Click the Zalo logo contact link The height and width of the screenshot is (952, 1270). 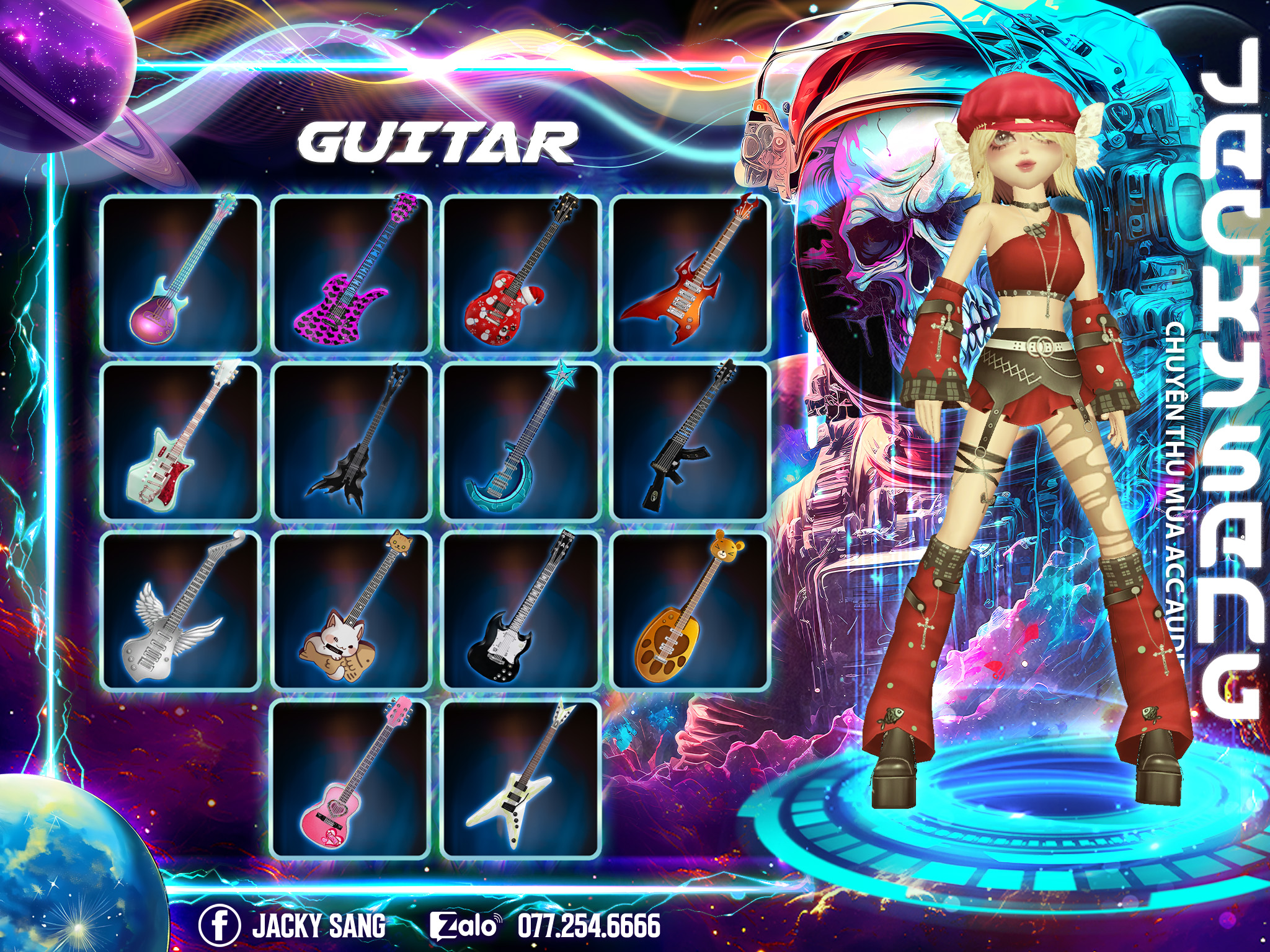[x=465, y=926]
